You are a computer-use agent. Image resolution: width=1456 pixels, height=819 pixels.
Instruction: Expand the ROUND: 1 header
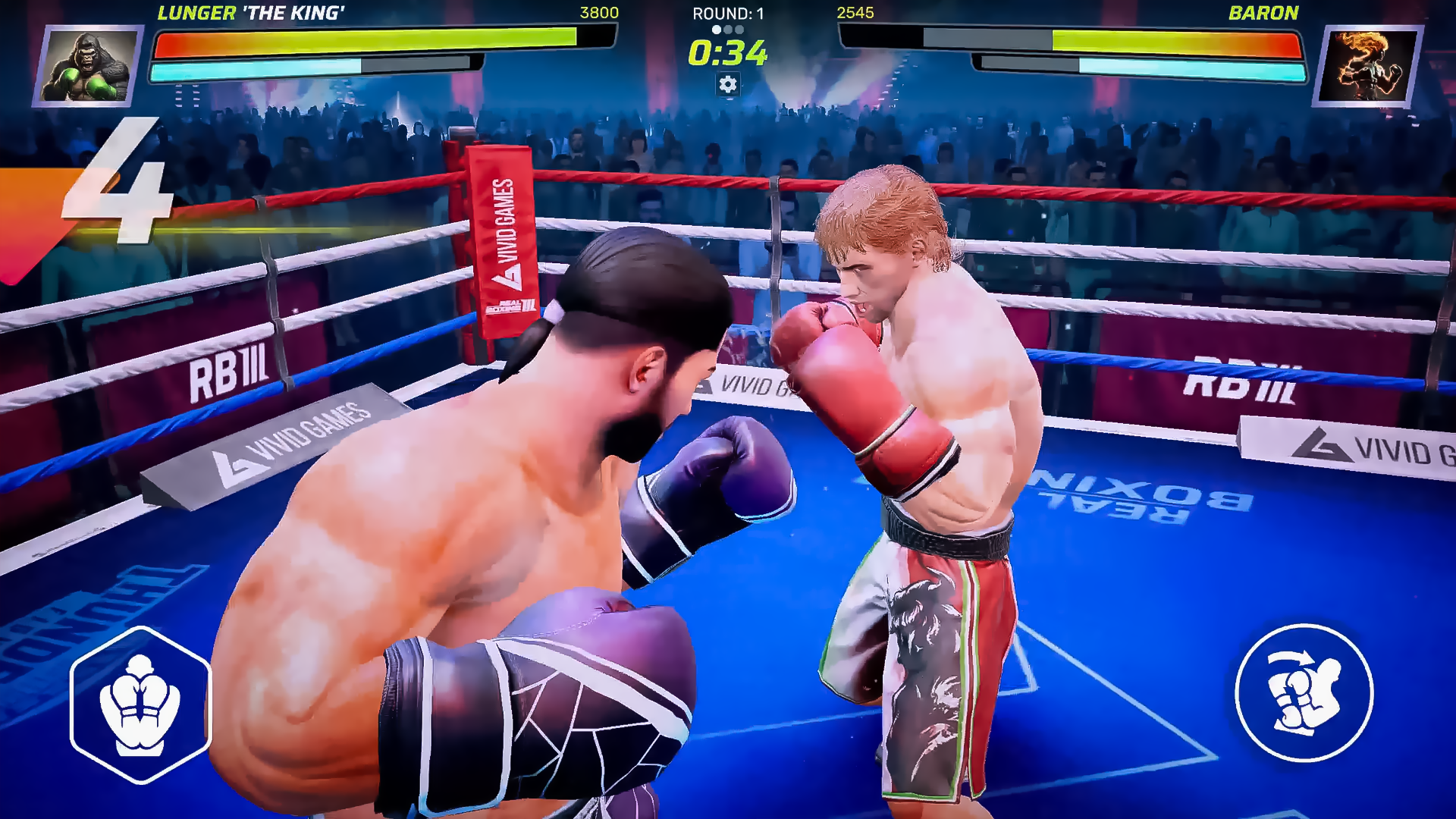tap(728, 13)
